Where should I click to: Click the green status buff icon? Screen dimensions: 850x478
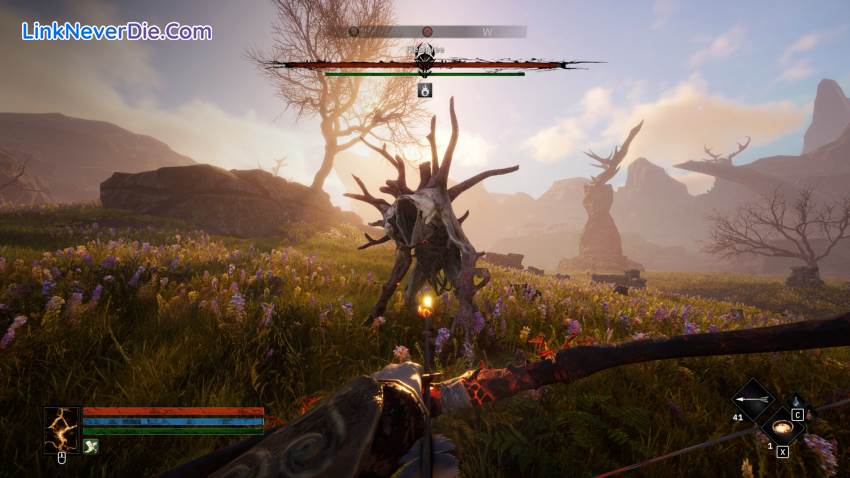(x=91, y=447)
